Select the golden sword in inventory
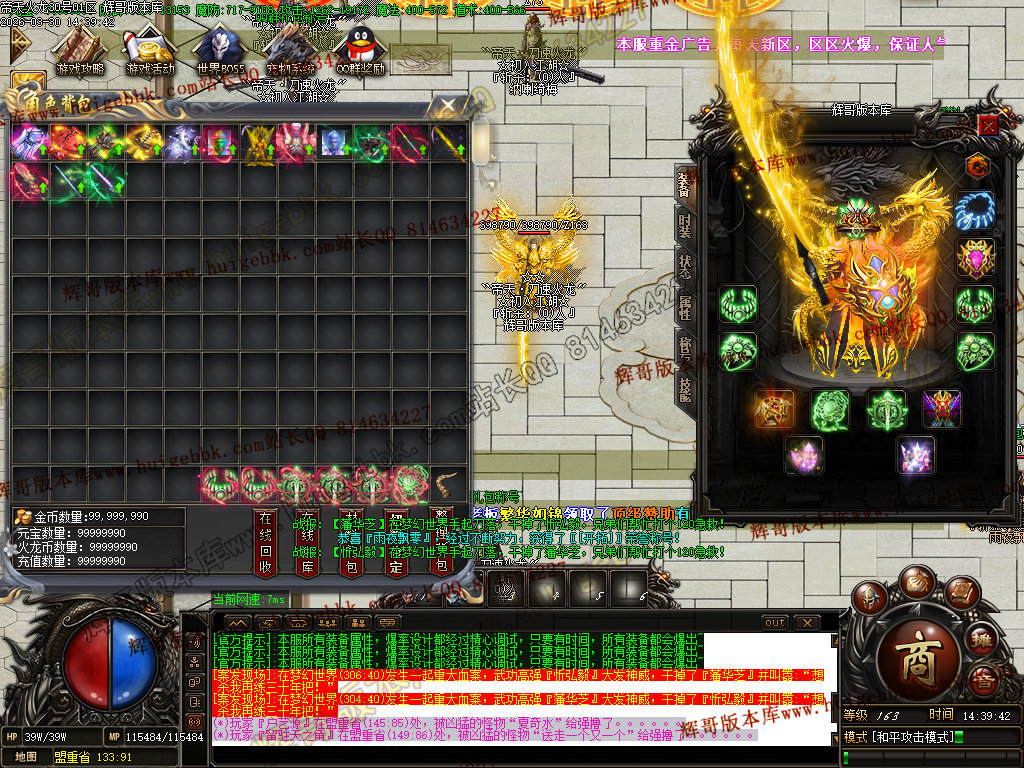This screenshot has height=768, width=1024. (447, 141)
